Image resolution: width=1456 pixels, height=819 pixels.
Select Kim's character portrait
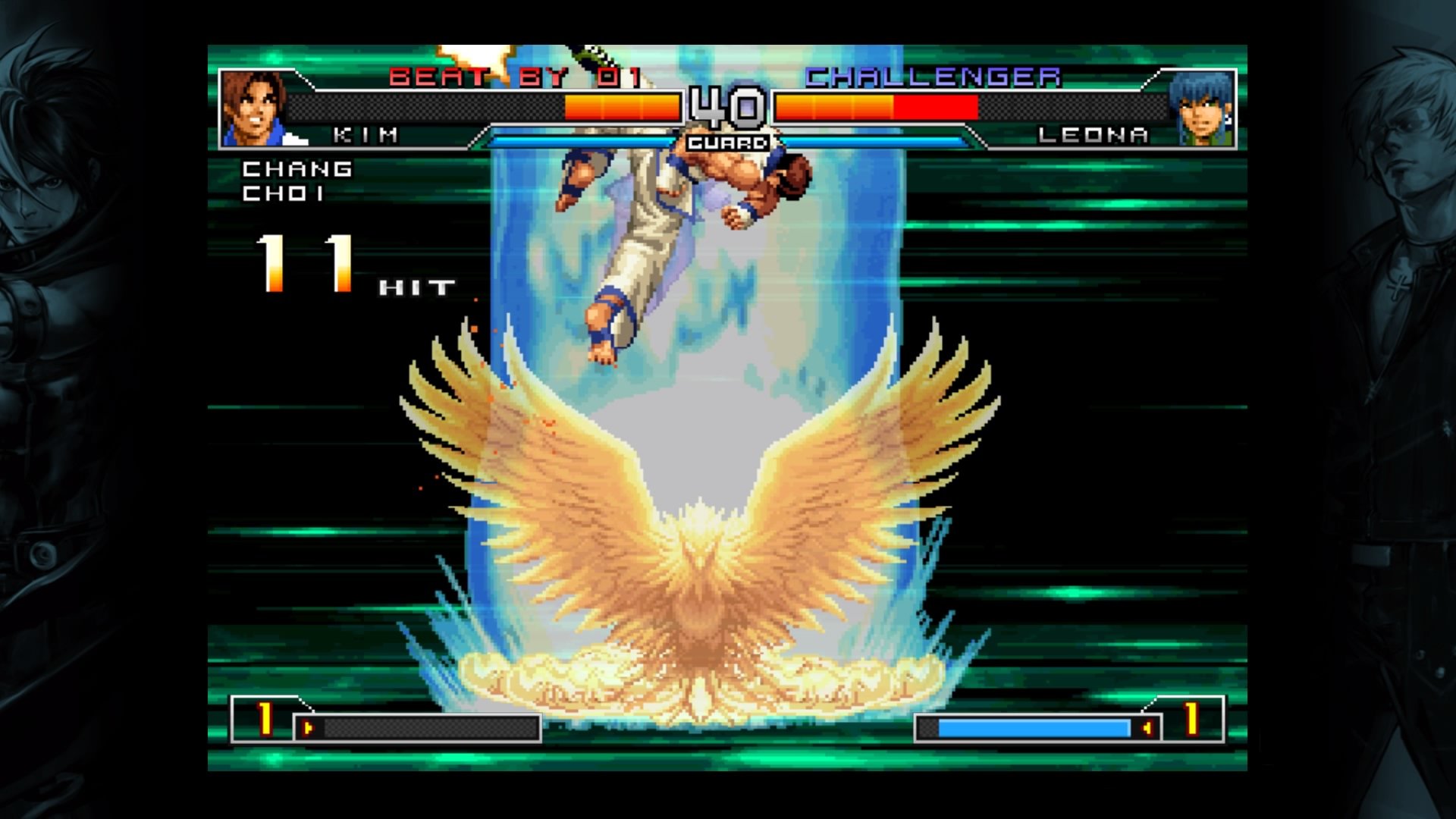(x=253, y=104)
